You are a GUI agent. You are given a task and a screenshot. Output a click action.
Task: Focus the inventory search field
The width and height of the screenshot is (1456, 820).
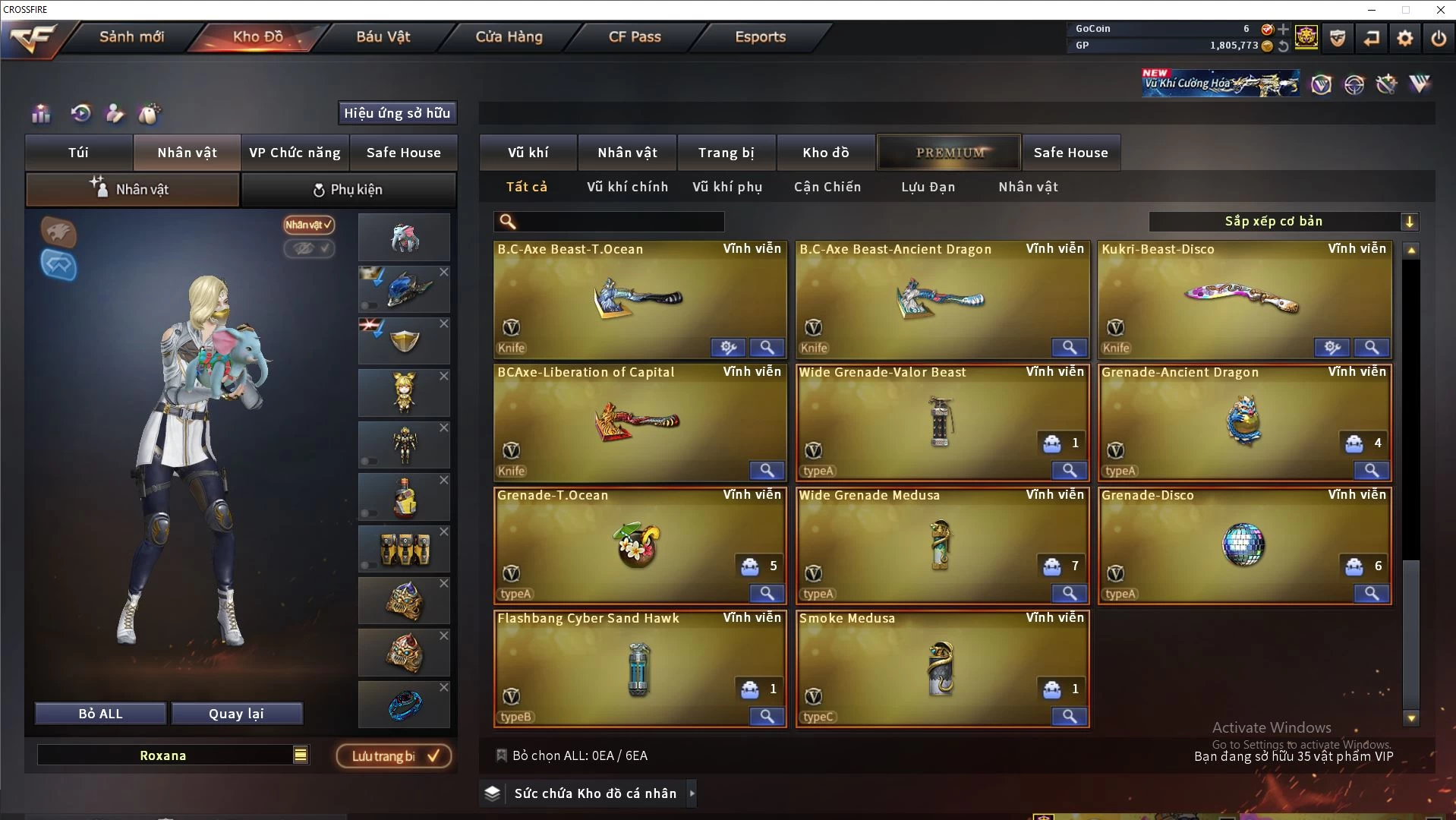(619, 222)
